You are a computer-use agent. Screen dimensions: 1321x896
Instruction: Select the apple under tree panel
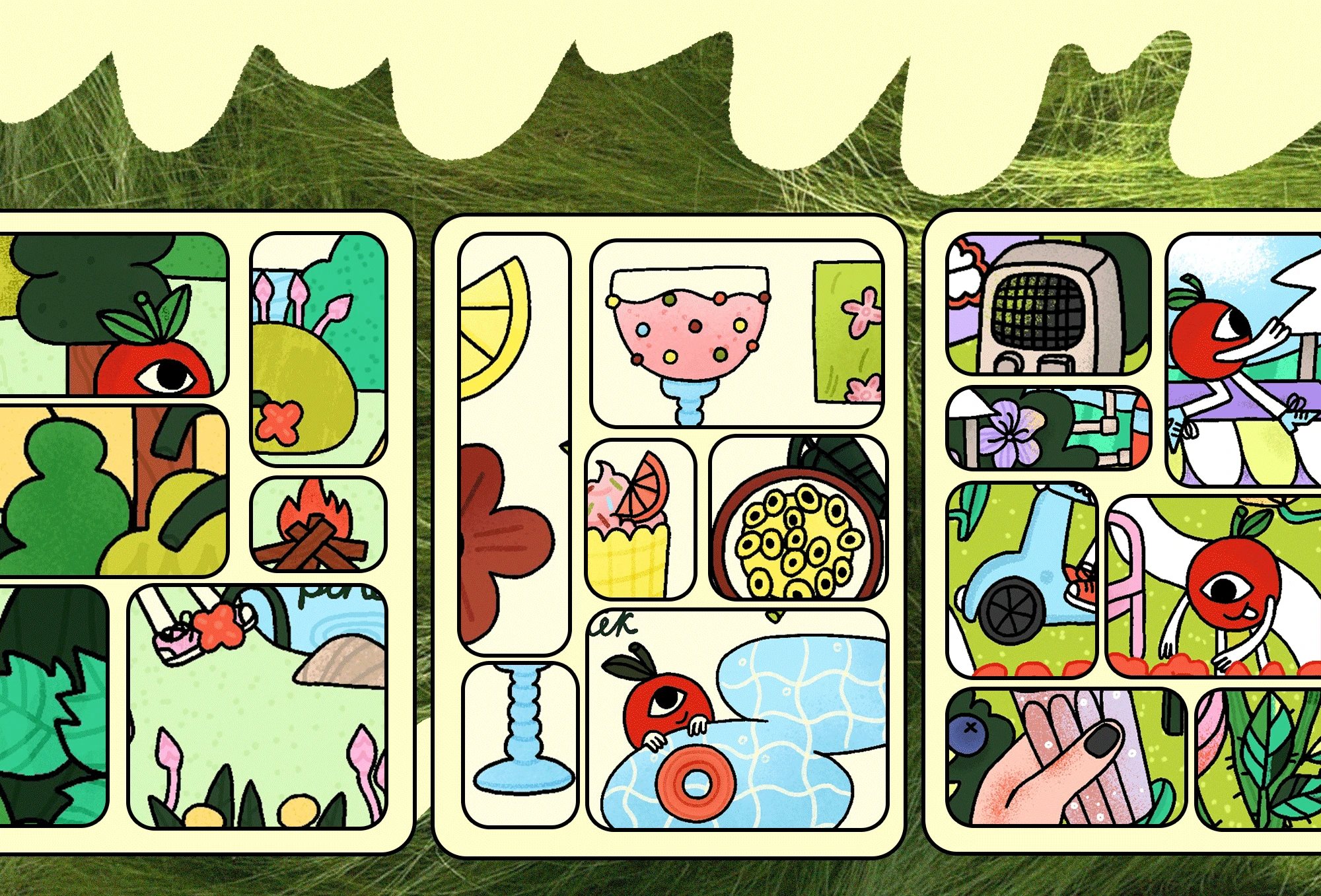[x=112, y=314]
